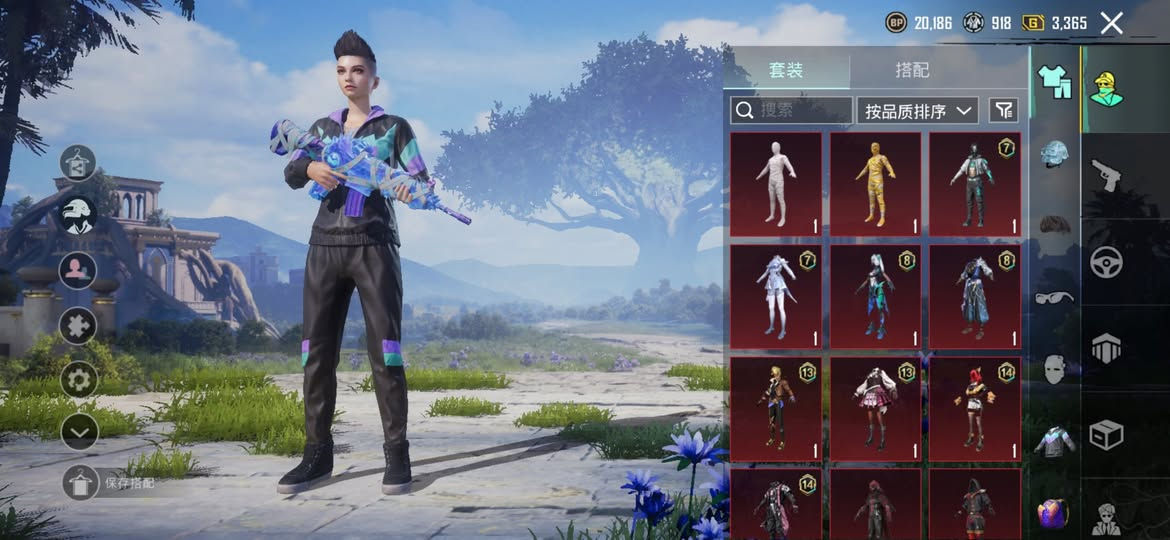Open the helmet category
This screenshot has width=1170, height=540.
[1054, 154]
